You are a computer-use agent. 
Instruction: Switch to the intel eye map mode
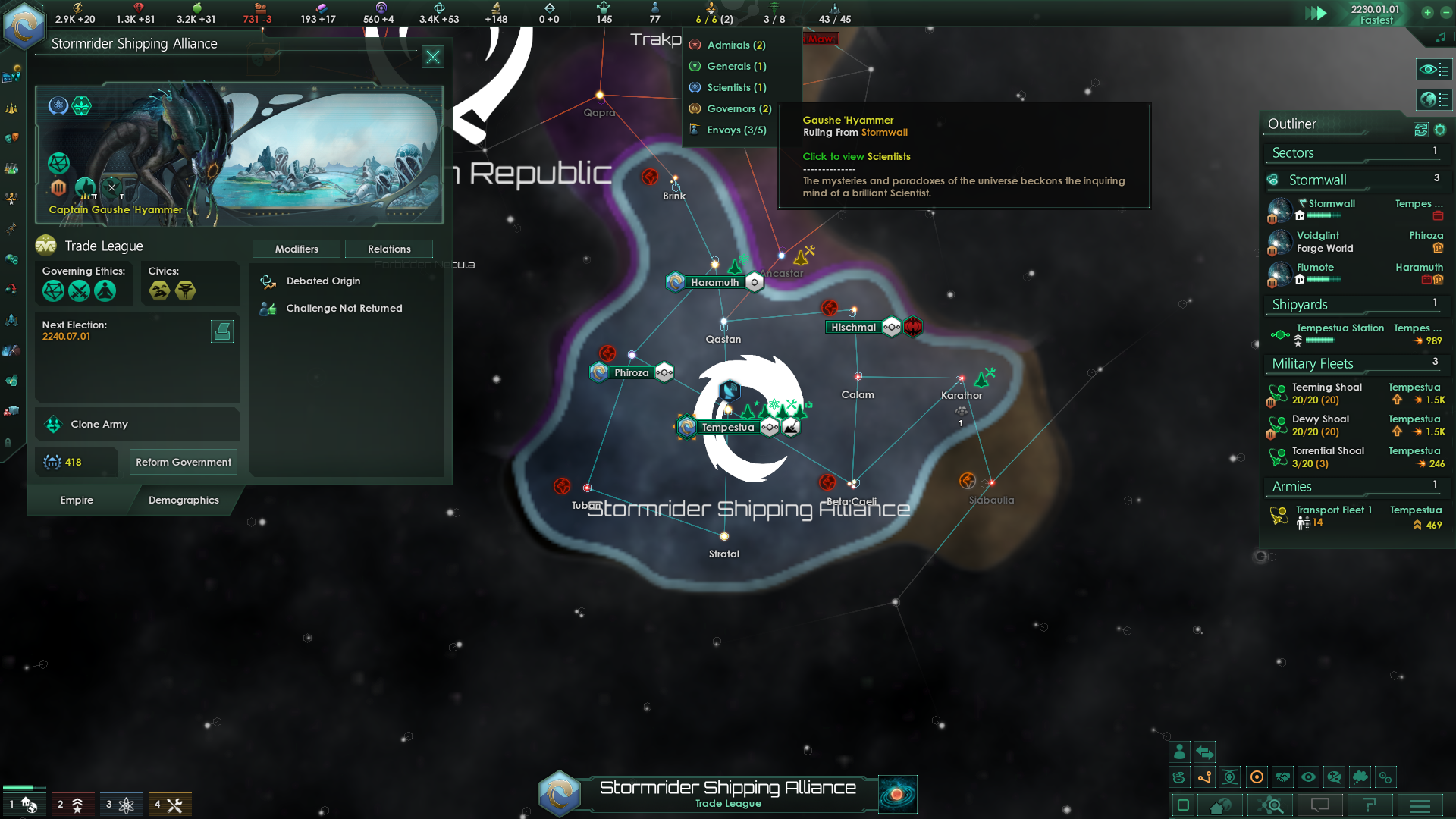click(1308, 777)
